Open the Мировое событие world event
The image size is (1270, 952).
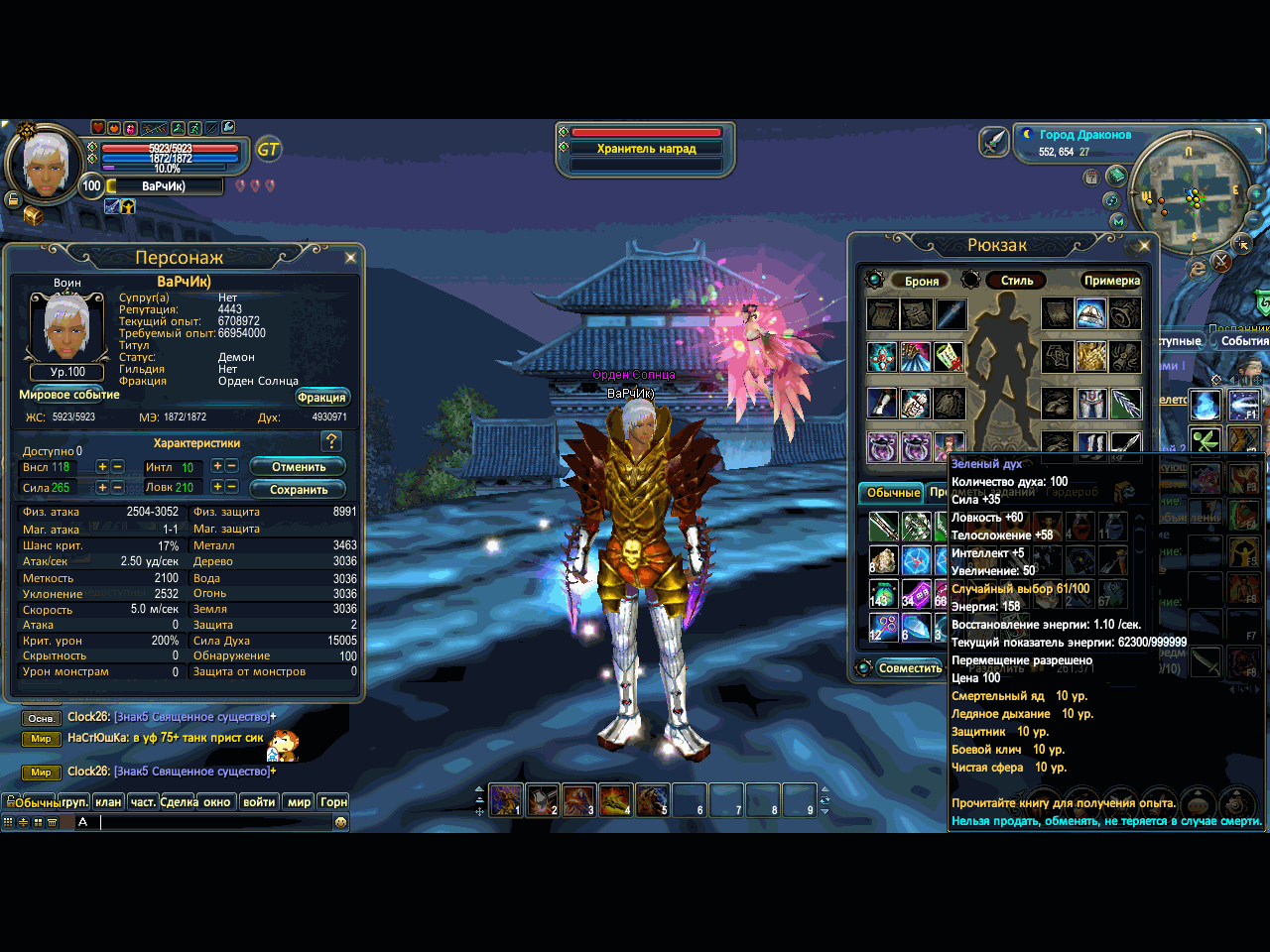point(69,395)
